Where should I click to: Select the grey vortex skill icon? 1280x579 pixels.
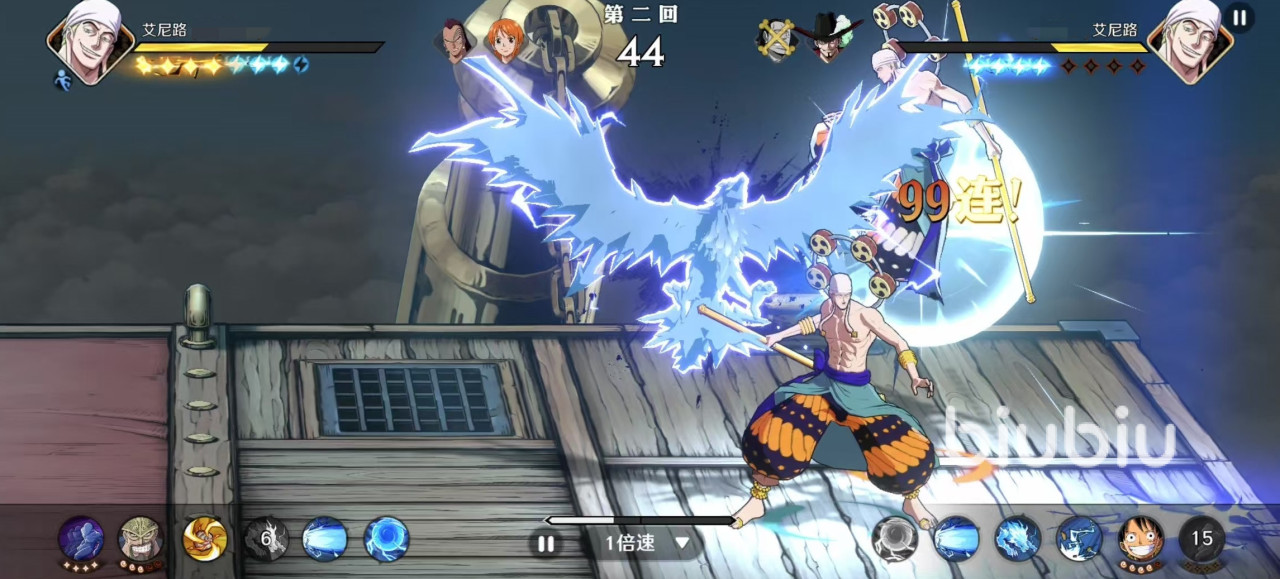(895, 539)
